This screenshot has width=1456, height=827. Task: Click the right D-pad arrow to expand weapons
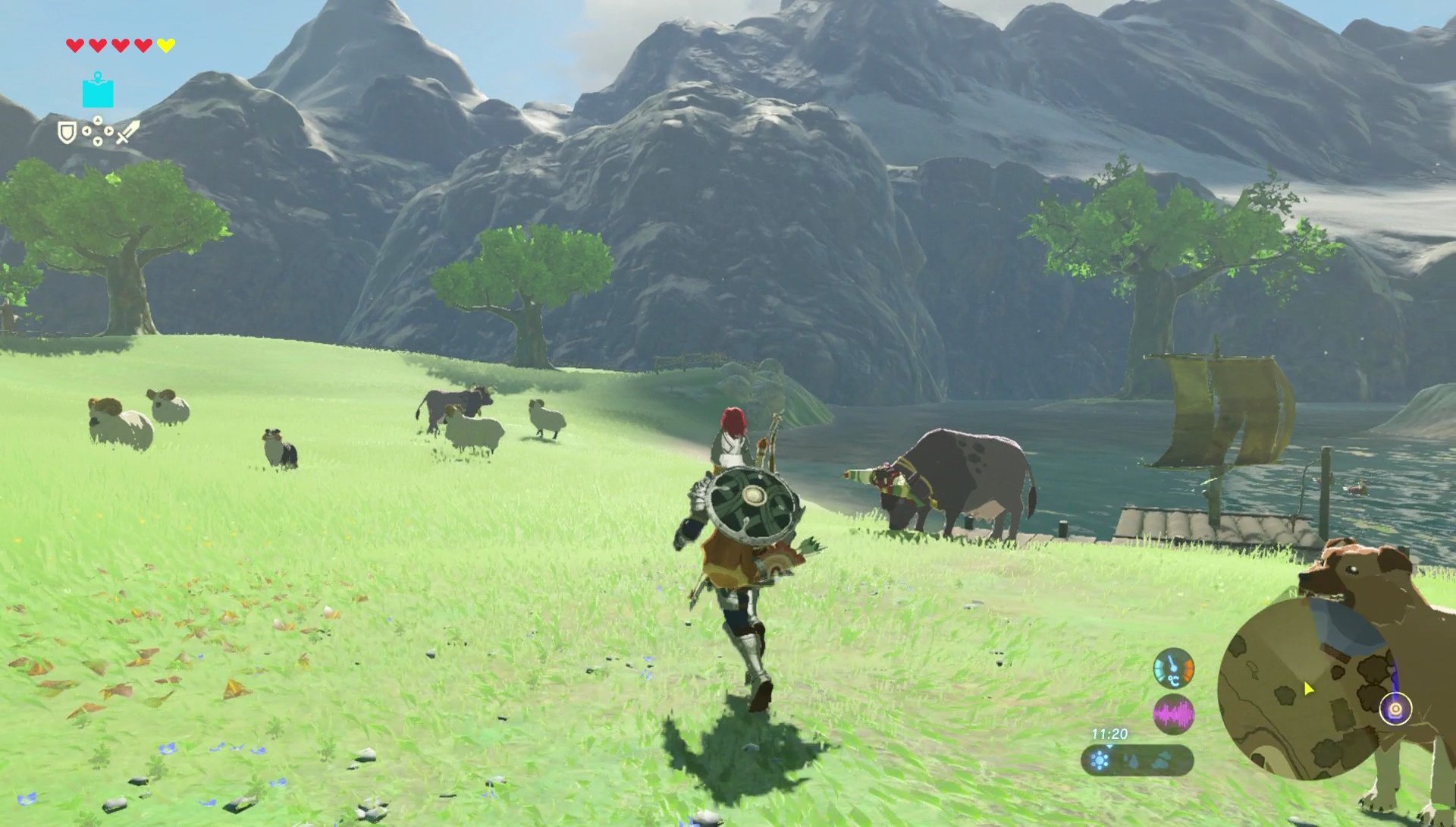pyautogui.click(x=108, y=131)
